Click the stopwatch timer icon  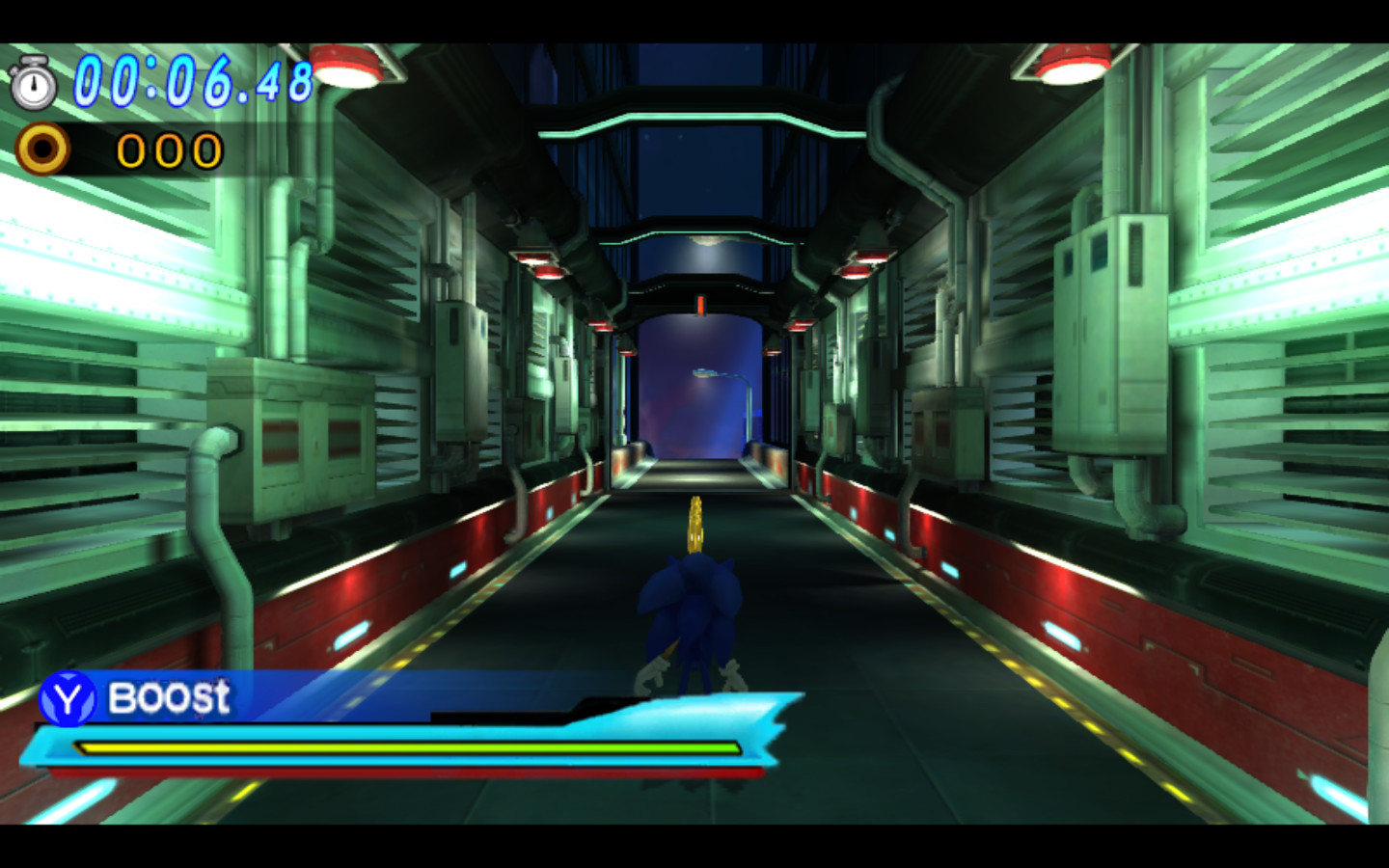(x=36, y=87)
